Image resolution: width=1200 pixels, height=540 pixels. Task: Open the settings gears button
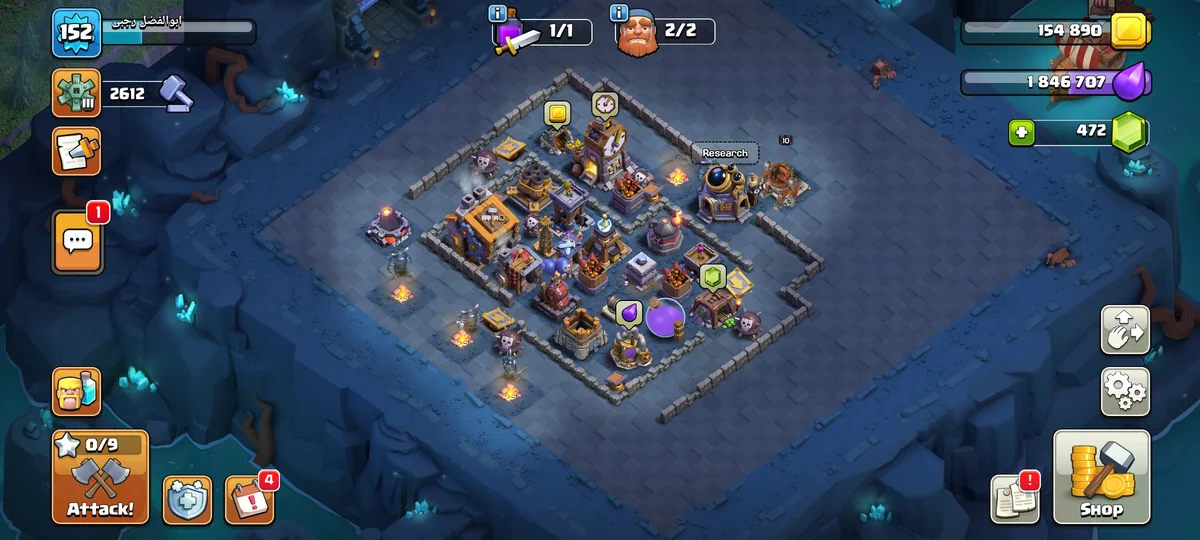(x=1125, y=391)
